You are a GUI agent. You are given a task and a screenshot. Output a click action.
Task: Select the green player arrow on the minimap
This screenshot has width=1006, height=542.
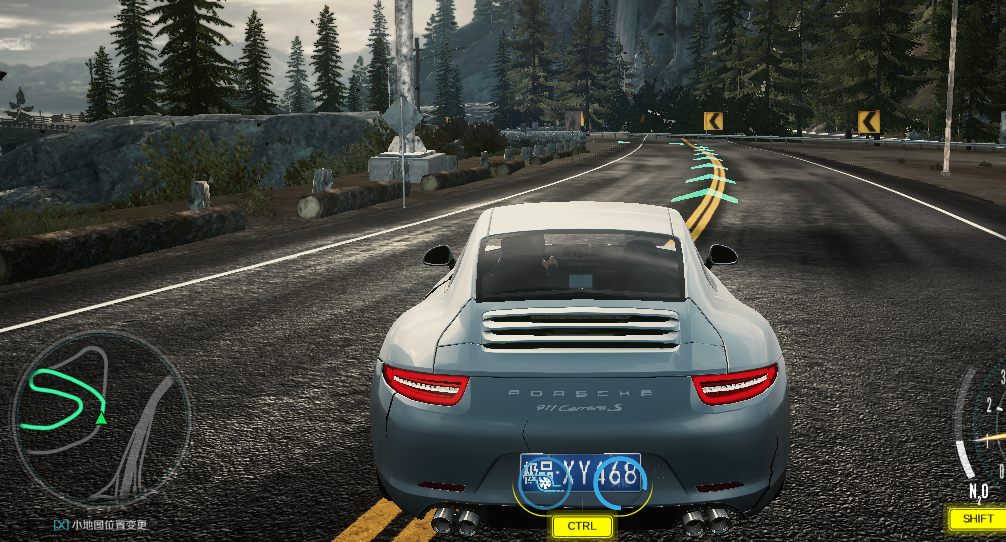[x=100, y=417]
